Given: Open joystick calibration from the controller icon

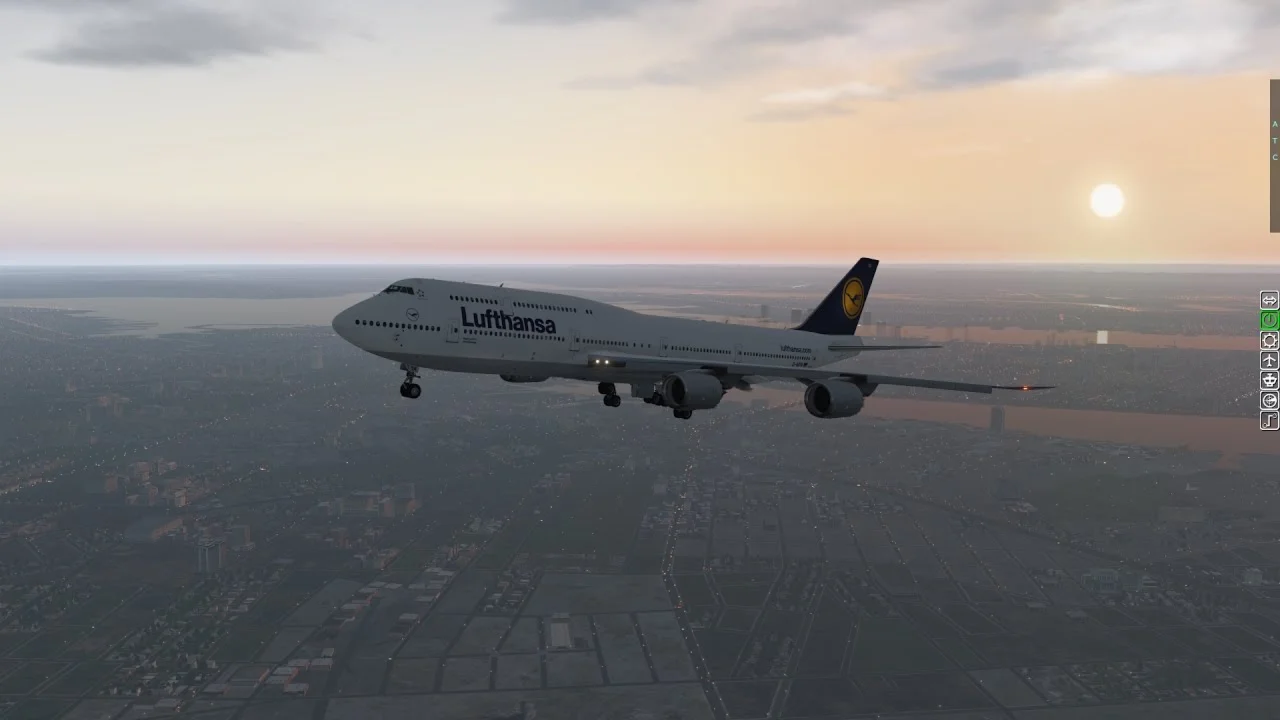Looking at the screenshot, I should 1268,380.
